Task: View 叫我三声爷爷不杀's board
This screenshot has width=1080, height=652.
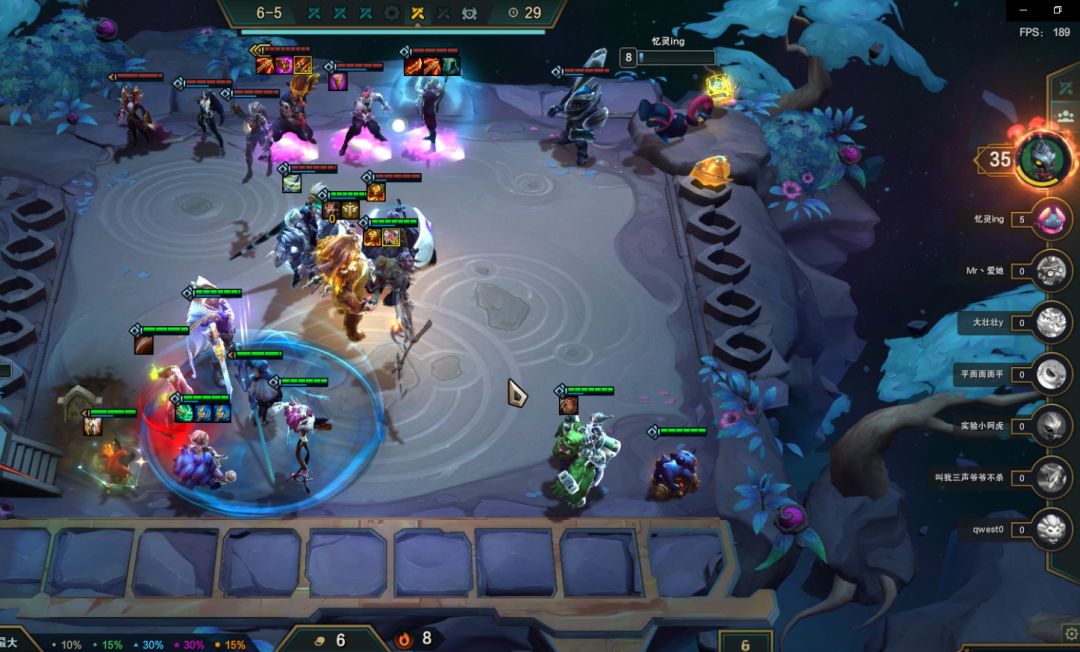Action: (1050, 478)
